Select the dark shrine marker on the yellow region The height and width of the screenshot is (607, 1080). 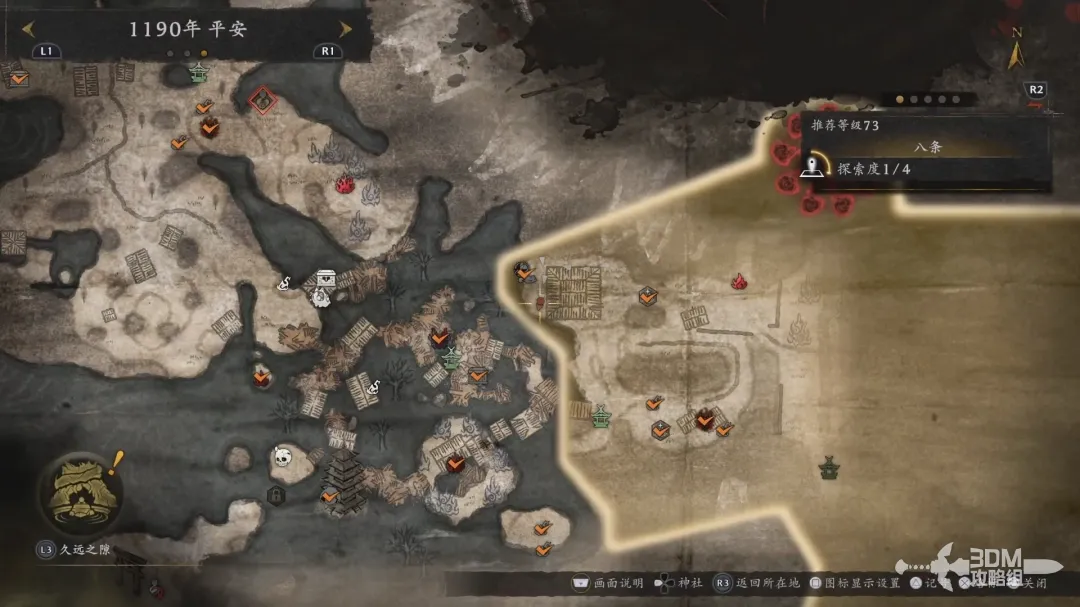tap(828, 466)
